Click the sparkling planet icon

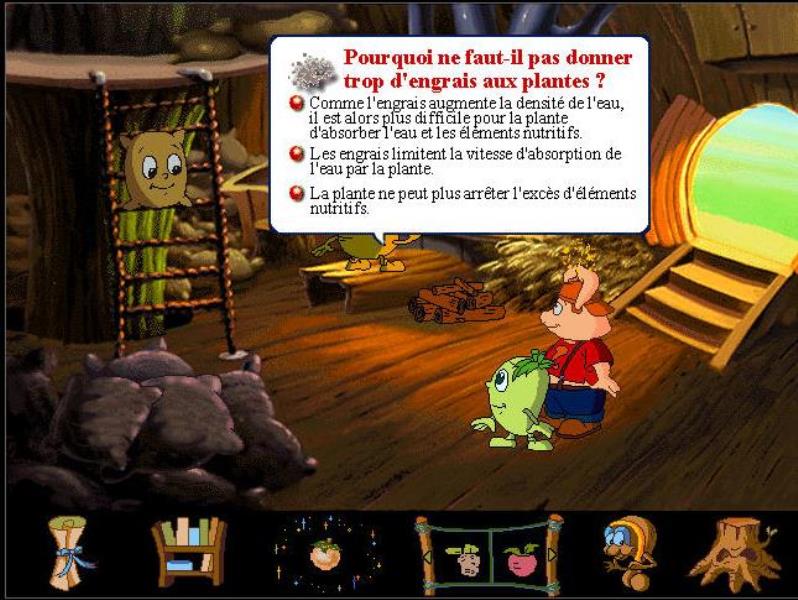tap(321, 553)
